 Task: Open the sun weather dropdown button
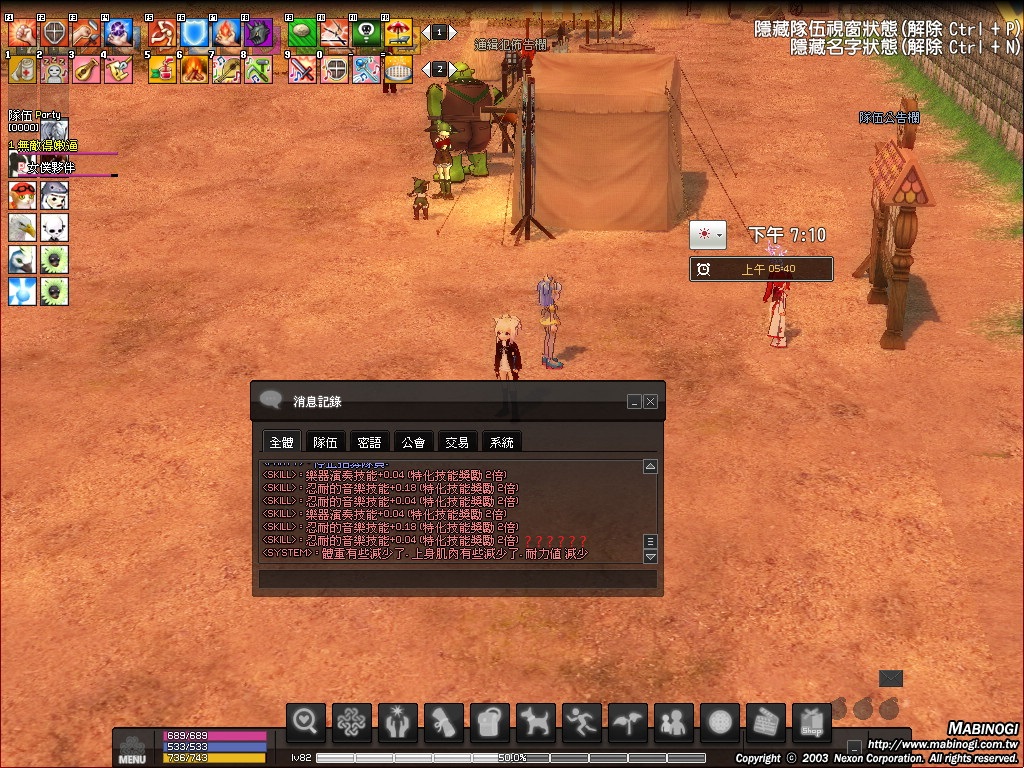(710, 235)
